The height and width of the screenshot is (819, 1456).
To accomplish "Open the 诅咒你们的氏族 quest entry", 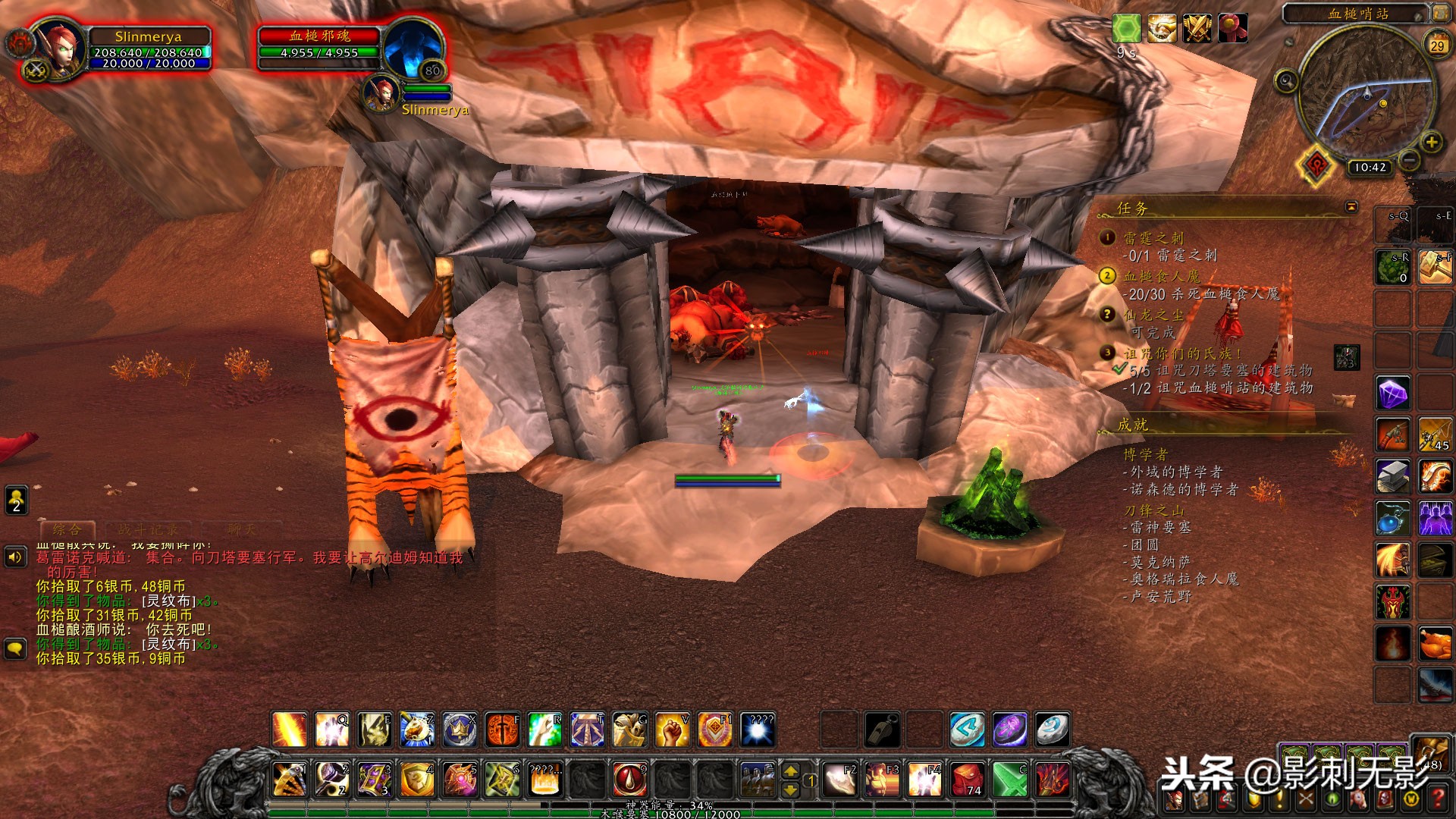I will [1181, 353].
